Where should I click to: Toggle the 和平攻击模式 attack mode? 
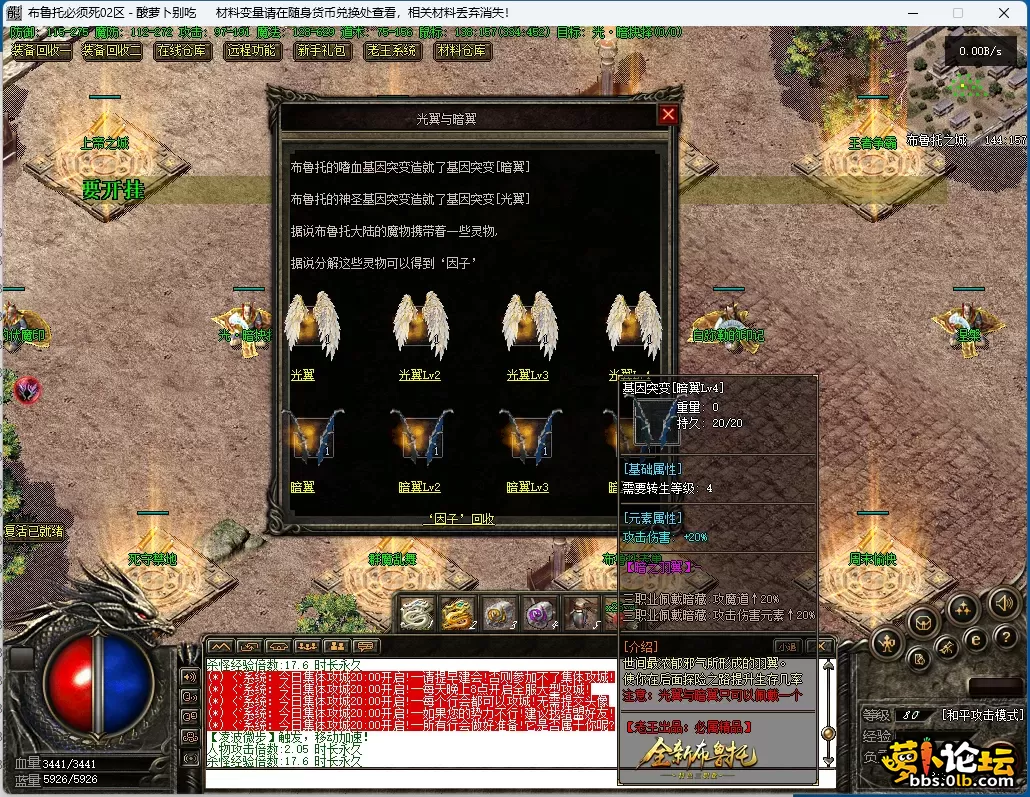tap(983, 715)
